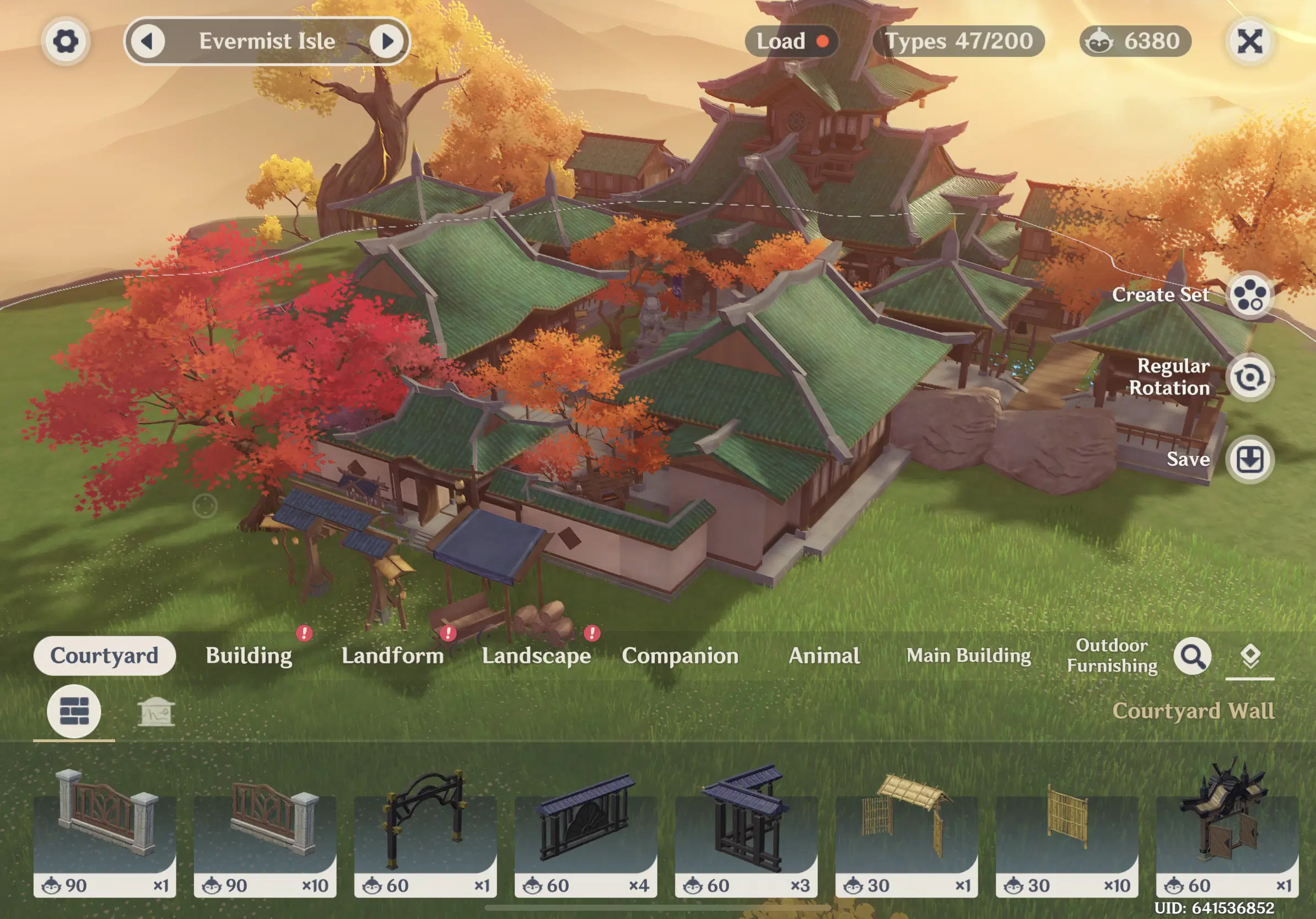1316x919 pixels.
Task: Open the Animal tab
Action: point(824,656)
